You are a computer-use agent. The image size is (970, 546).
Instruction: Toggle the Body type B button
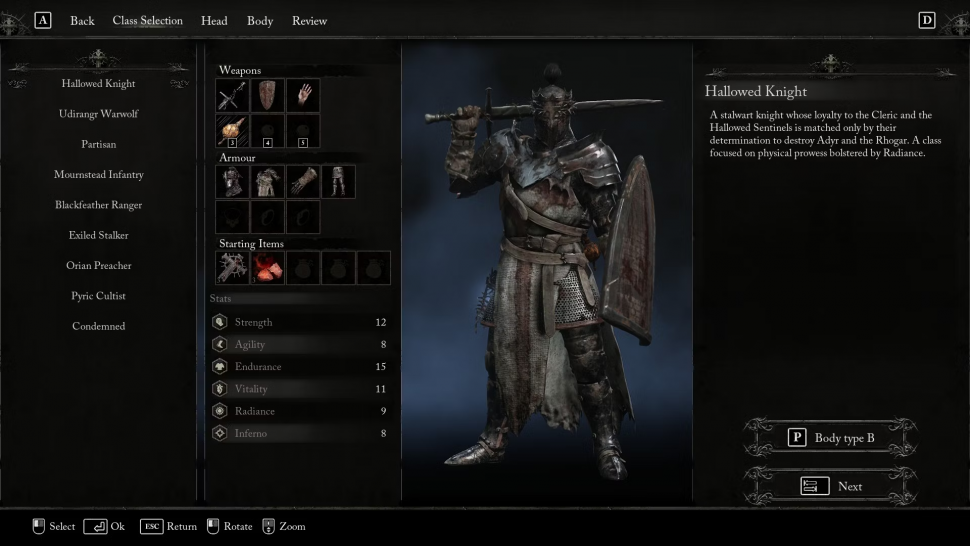pos(831,438)
